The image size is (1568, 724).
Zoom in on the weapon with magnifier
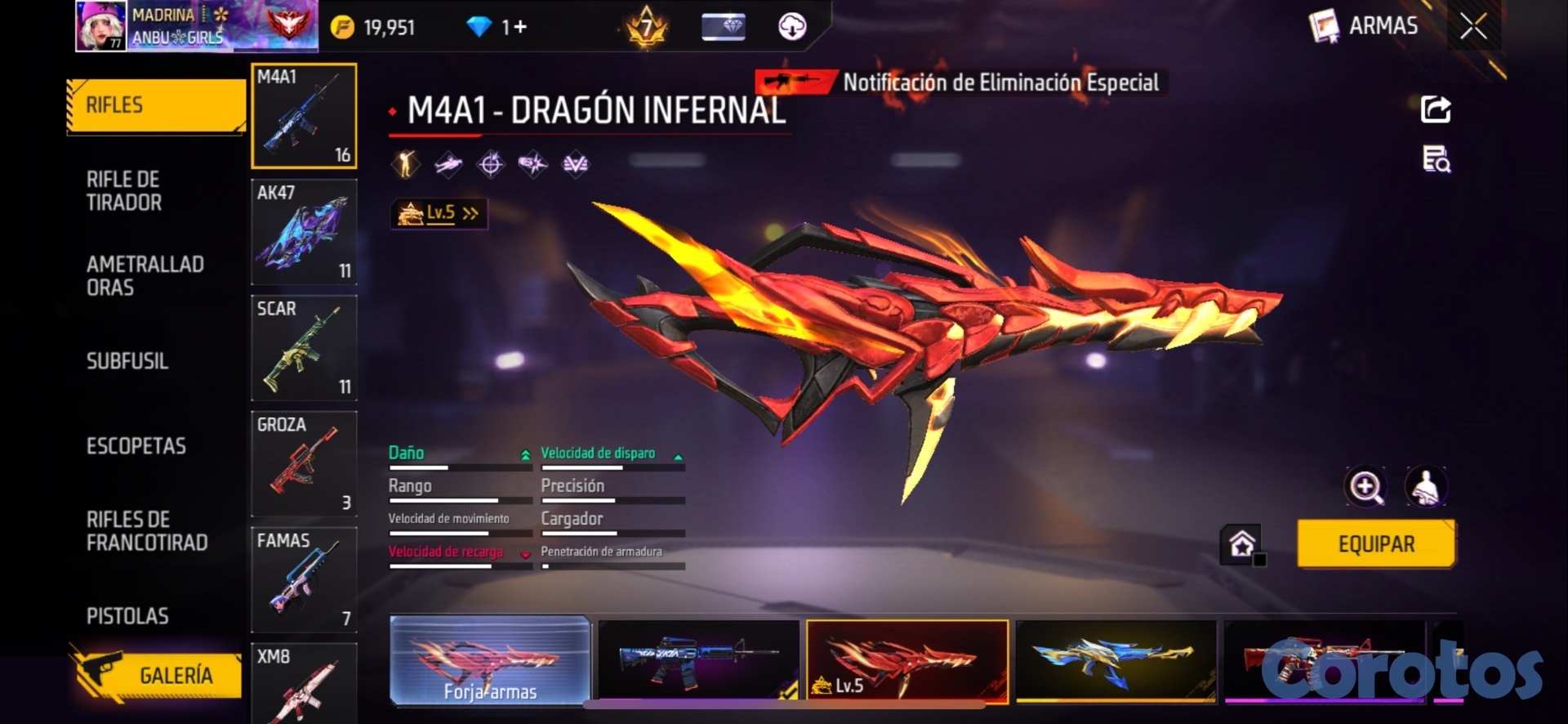click(x=1365, y=487)
